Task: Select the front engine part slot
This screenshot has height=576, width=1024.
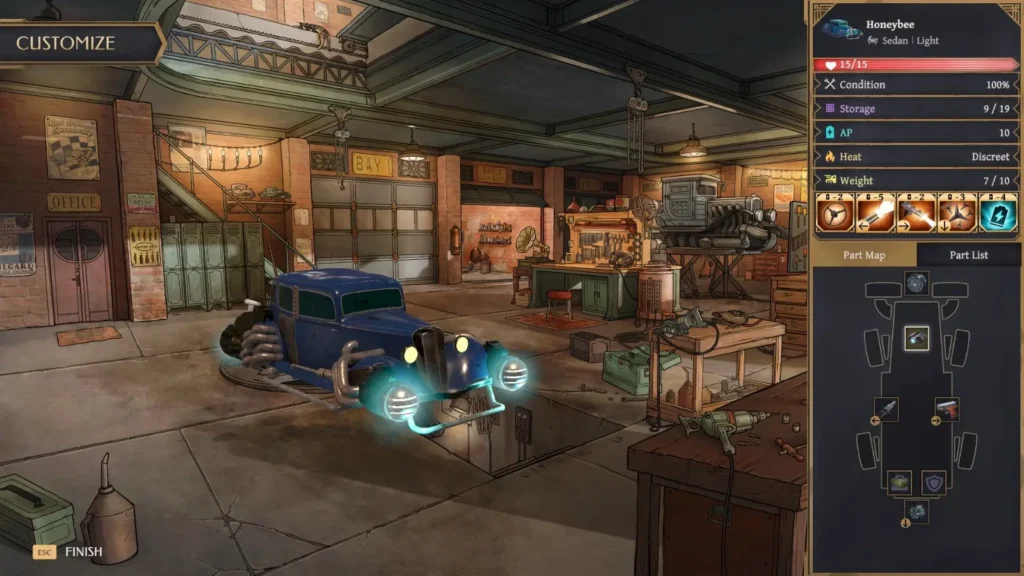Action: pos(917,284)
